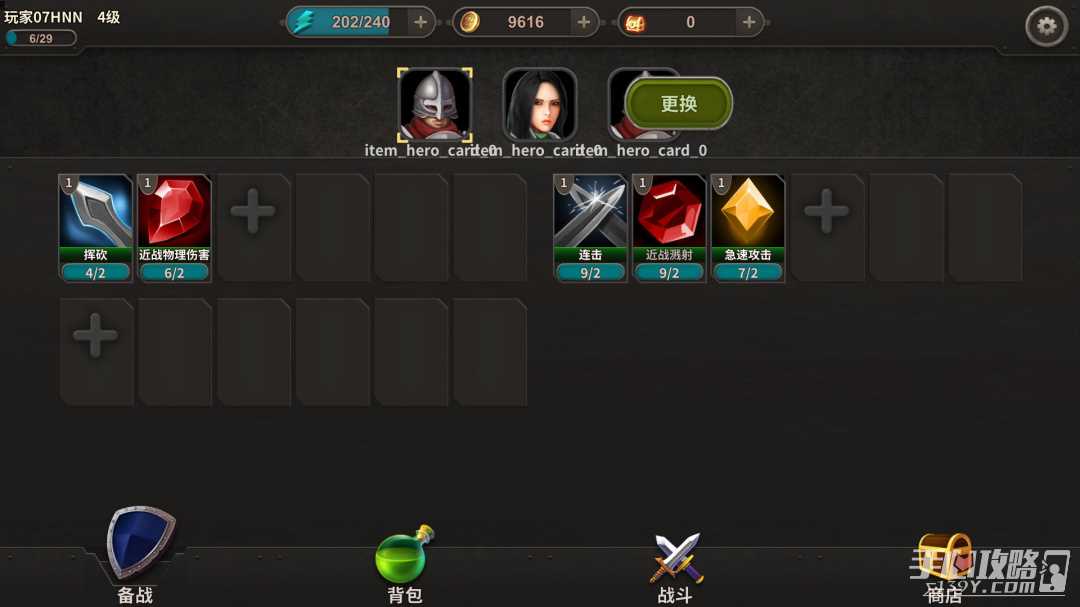The height and width of the screenshot is (607, 1080).
Task: Select the helmeted knight hero portrait
Action: click(435, 105)
